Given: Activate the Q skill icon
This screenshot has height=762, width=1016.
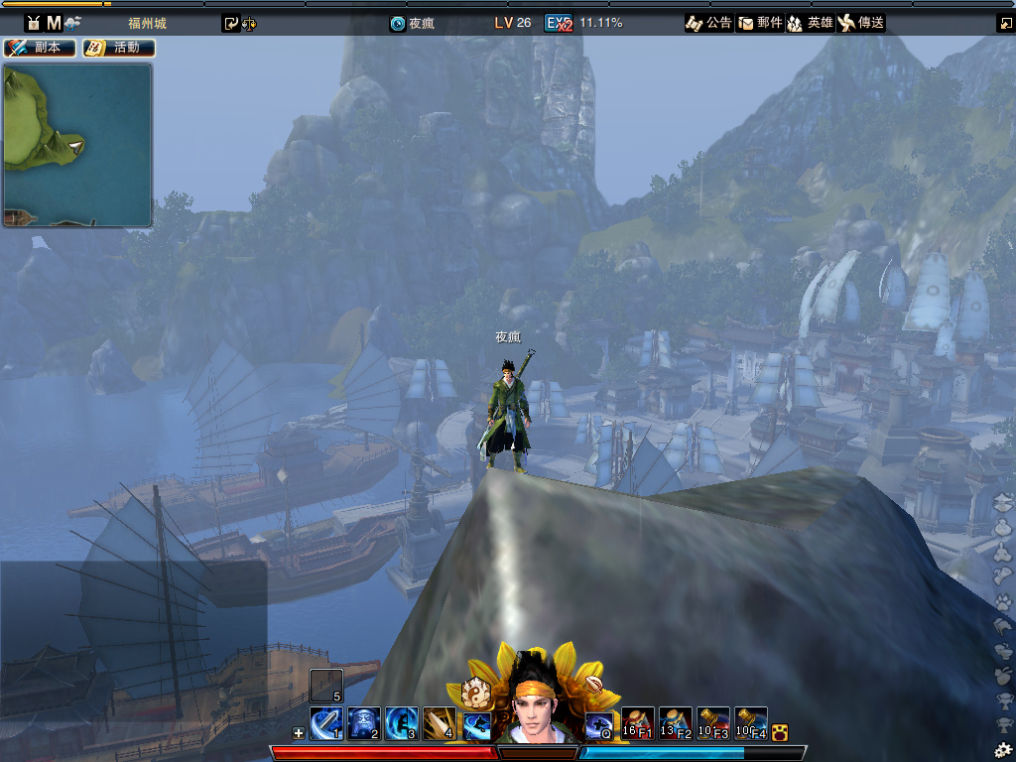Looking at the screenshot, I should (599, 724).
